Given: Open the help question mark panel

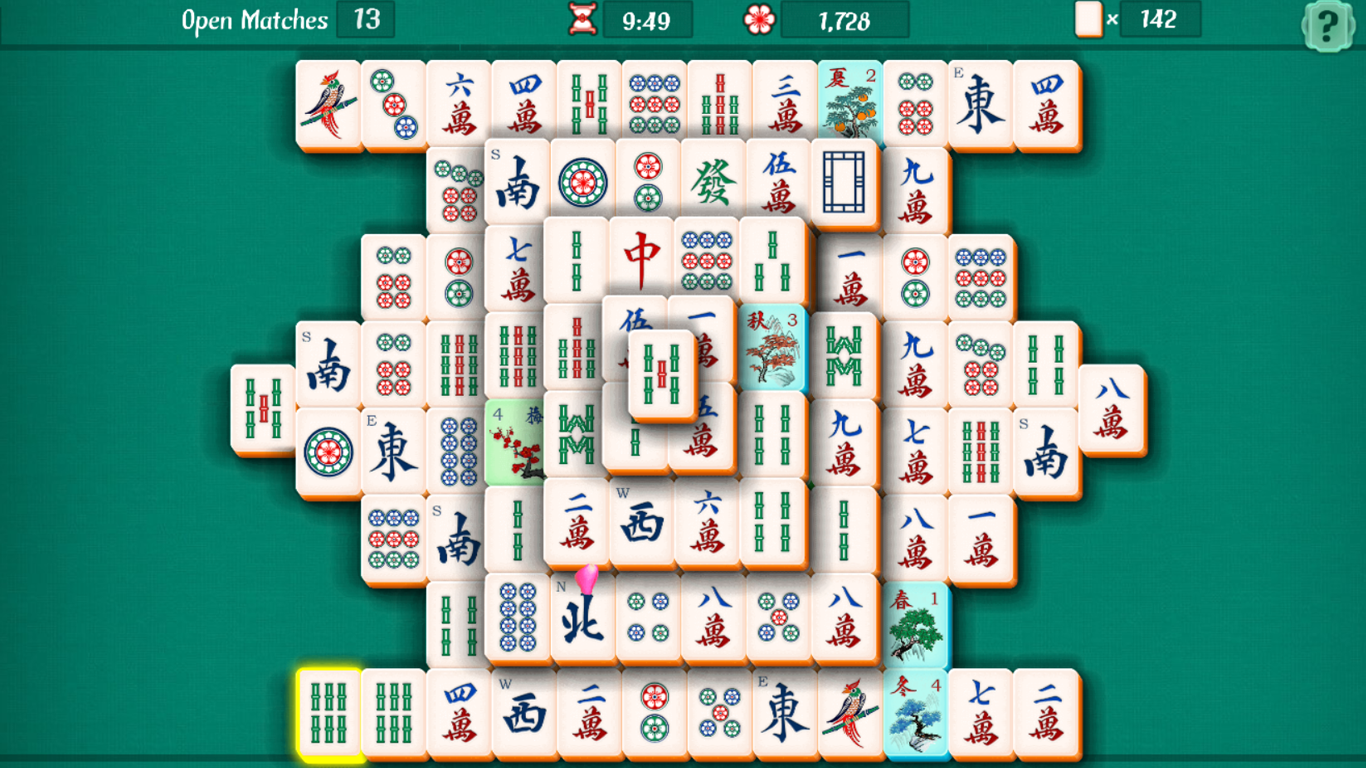Looking at the screenshot, I should coord(1329,24).
